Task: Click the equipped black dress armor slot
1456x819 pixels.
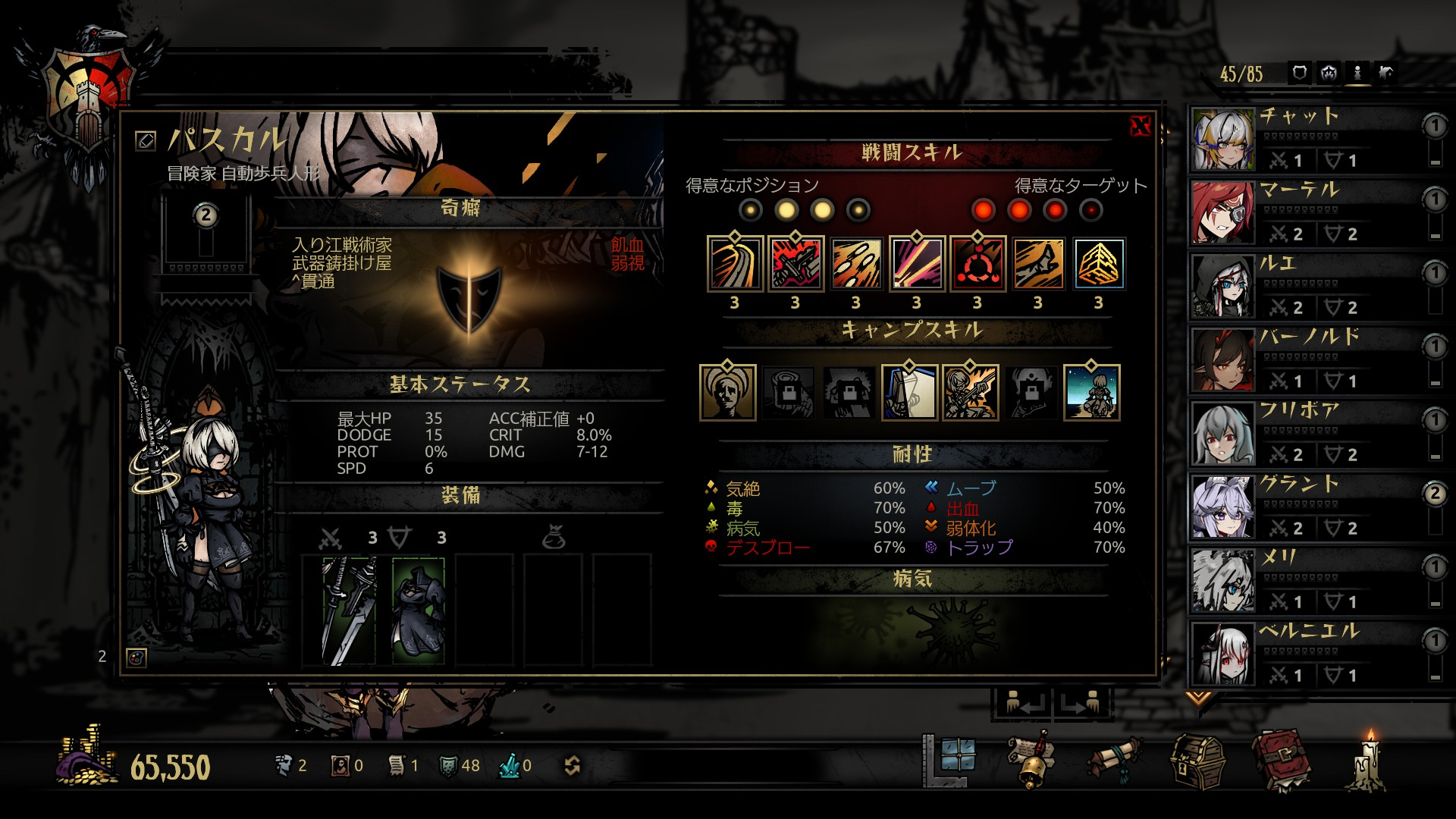Action: [418, 610]
